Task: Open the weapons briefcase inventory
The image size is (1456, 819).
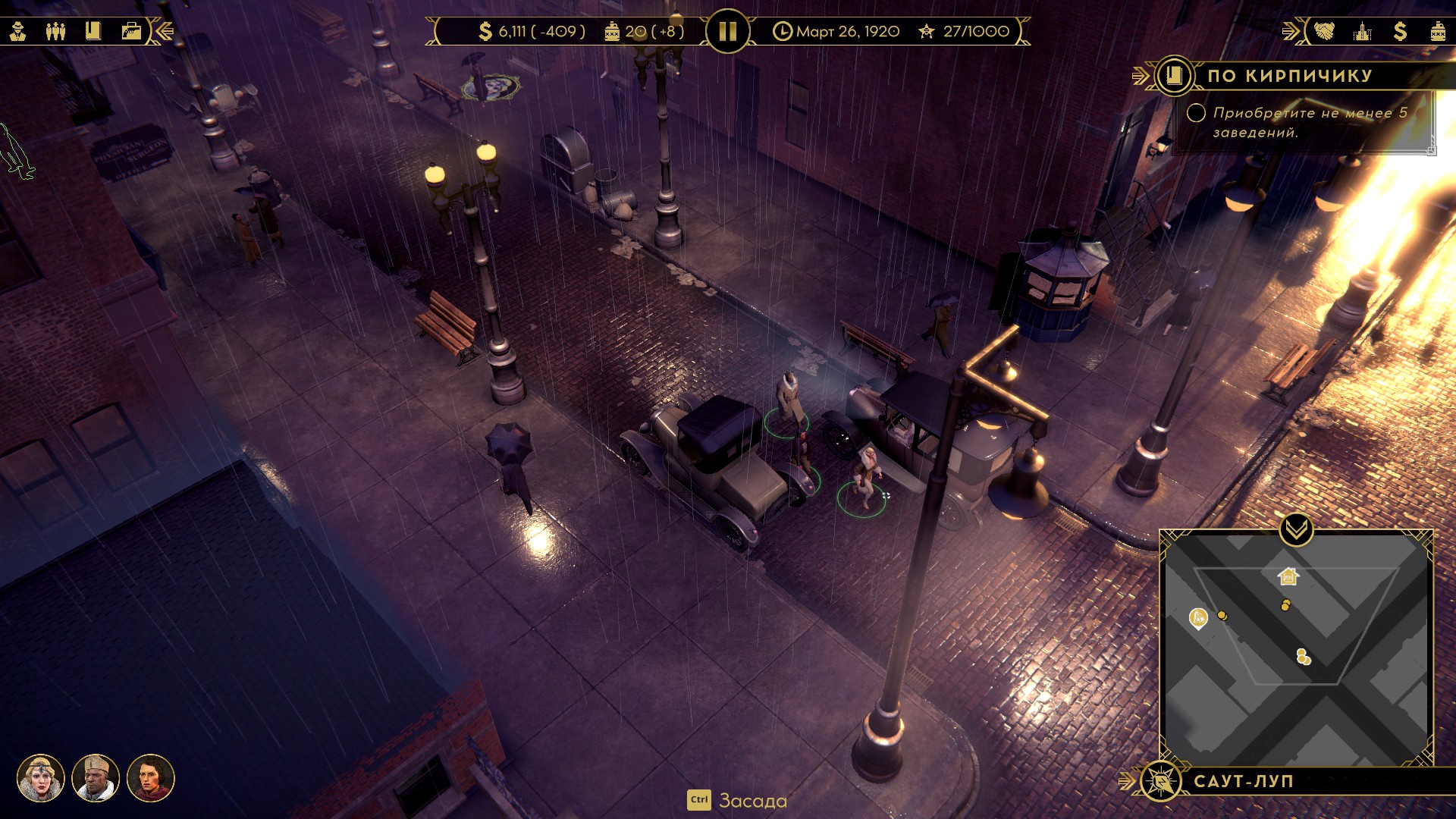Action: click(131, 31)
